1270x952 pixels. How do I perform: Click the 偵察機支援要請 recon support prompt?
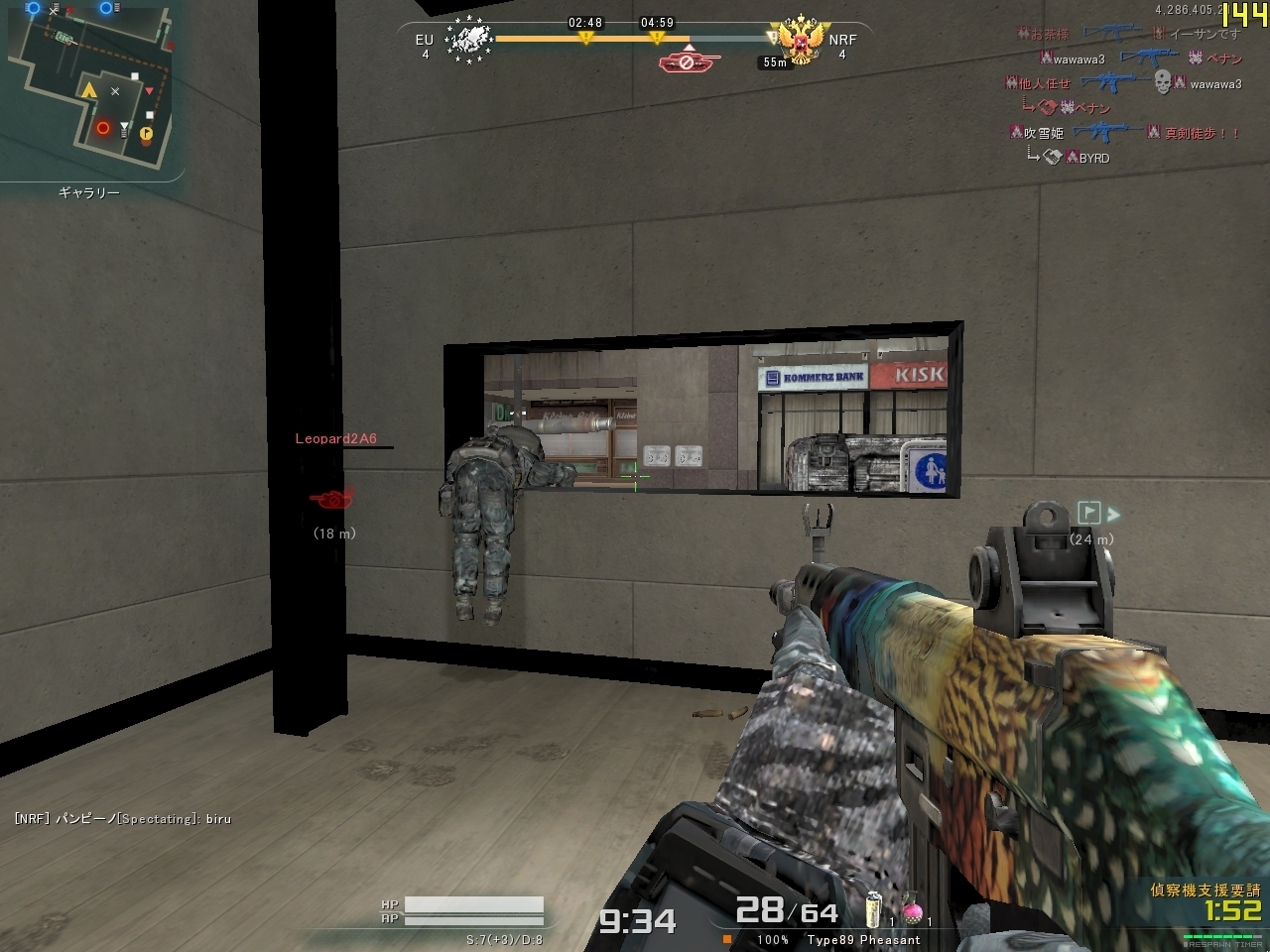click(x=1205, y=890)
